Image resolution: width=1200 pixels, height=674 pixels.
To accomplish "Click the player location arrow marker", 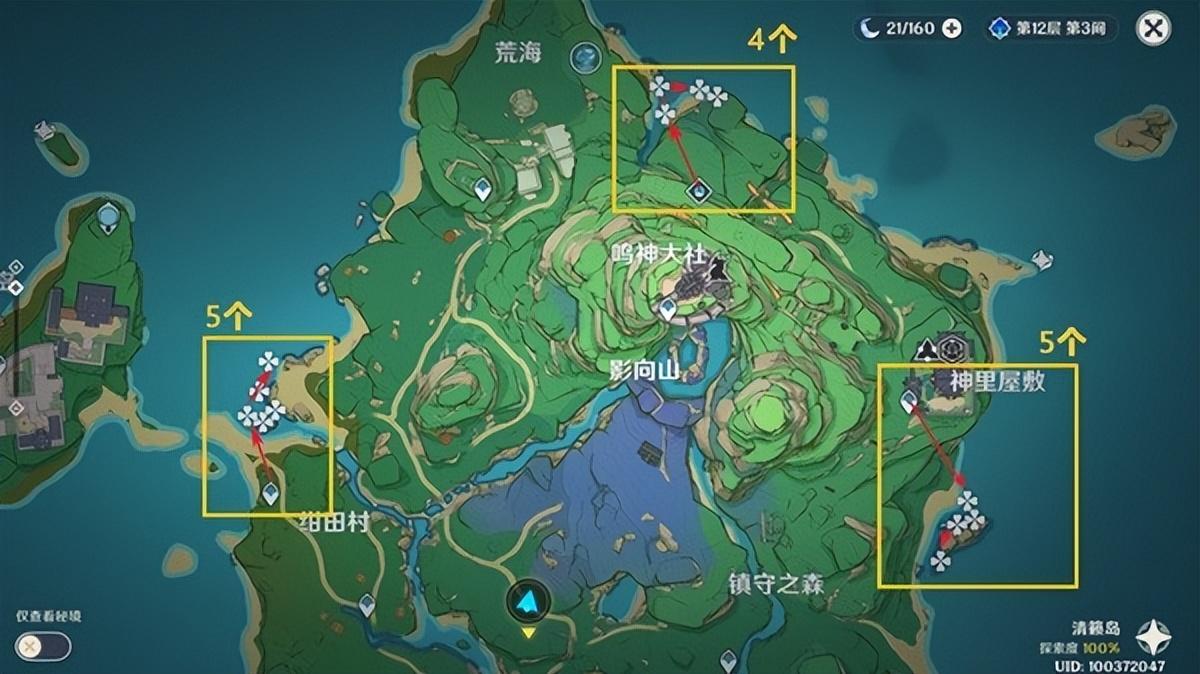I will click(527, 600).
